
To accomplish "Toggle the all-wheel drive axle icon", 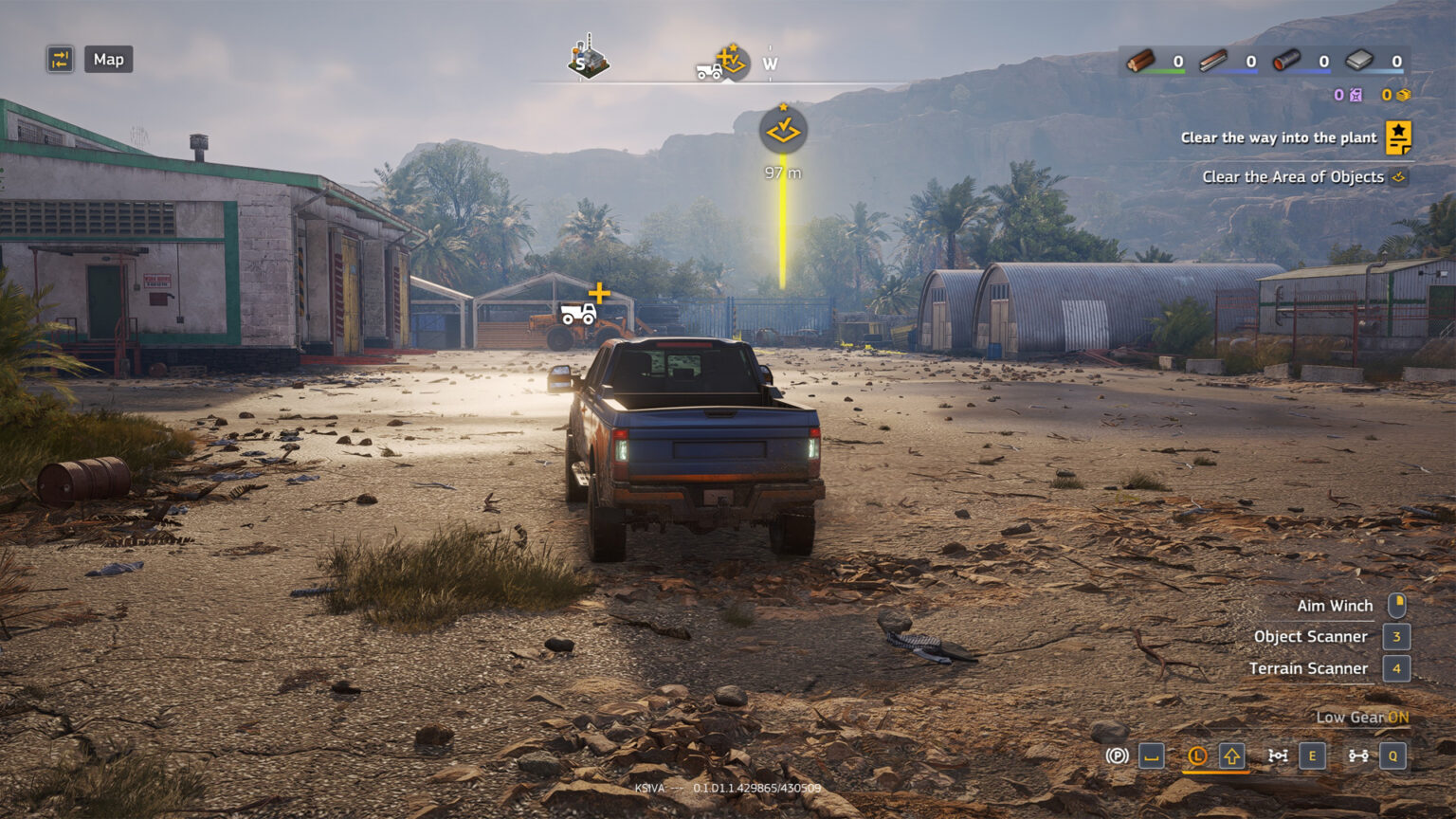I will coord(1358,755).
